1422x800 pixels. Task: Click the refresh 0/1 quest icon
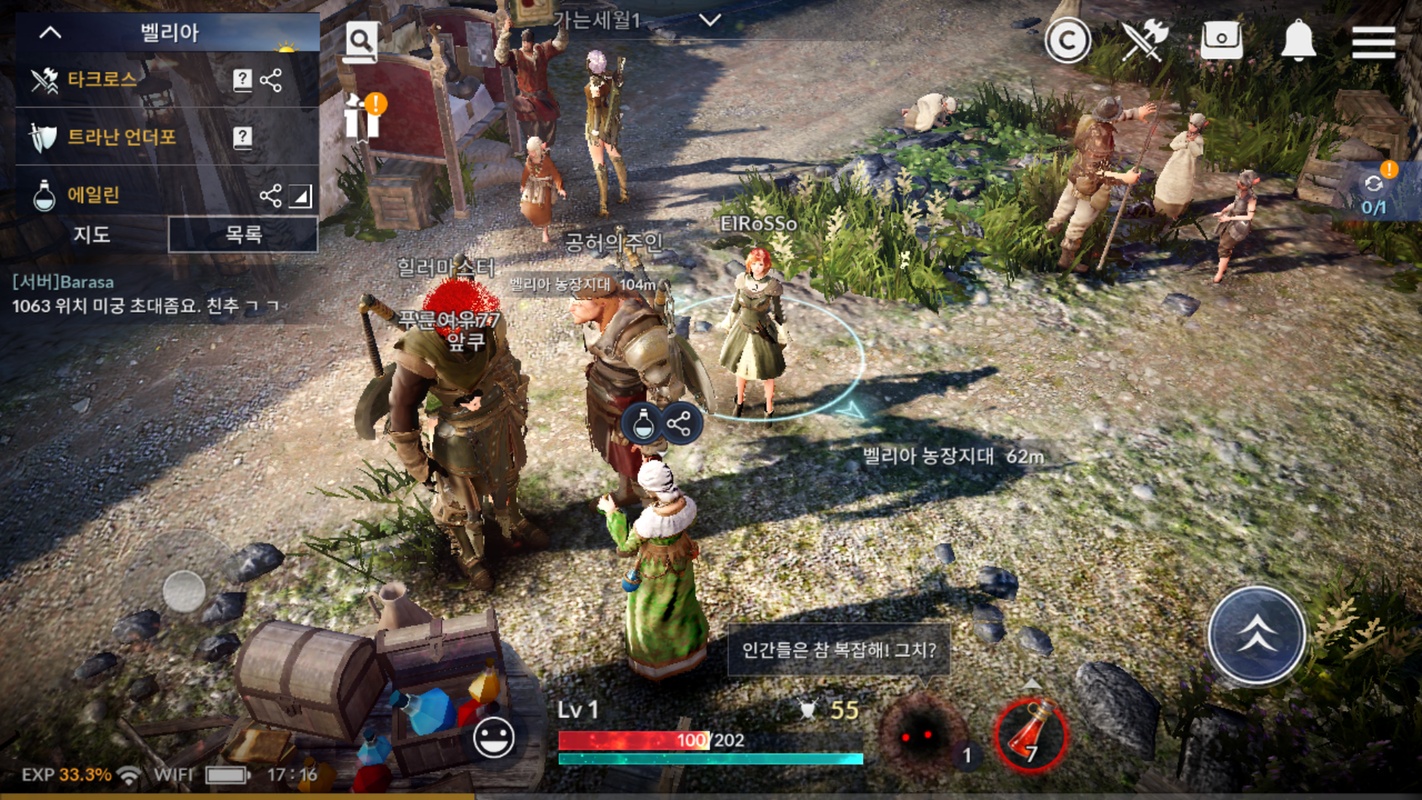click(1376, 190)
